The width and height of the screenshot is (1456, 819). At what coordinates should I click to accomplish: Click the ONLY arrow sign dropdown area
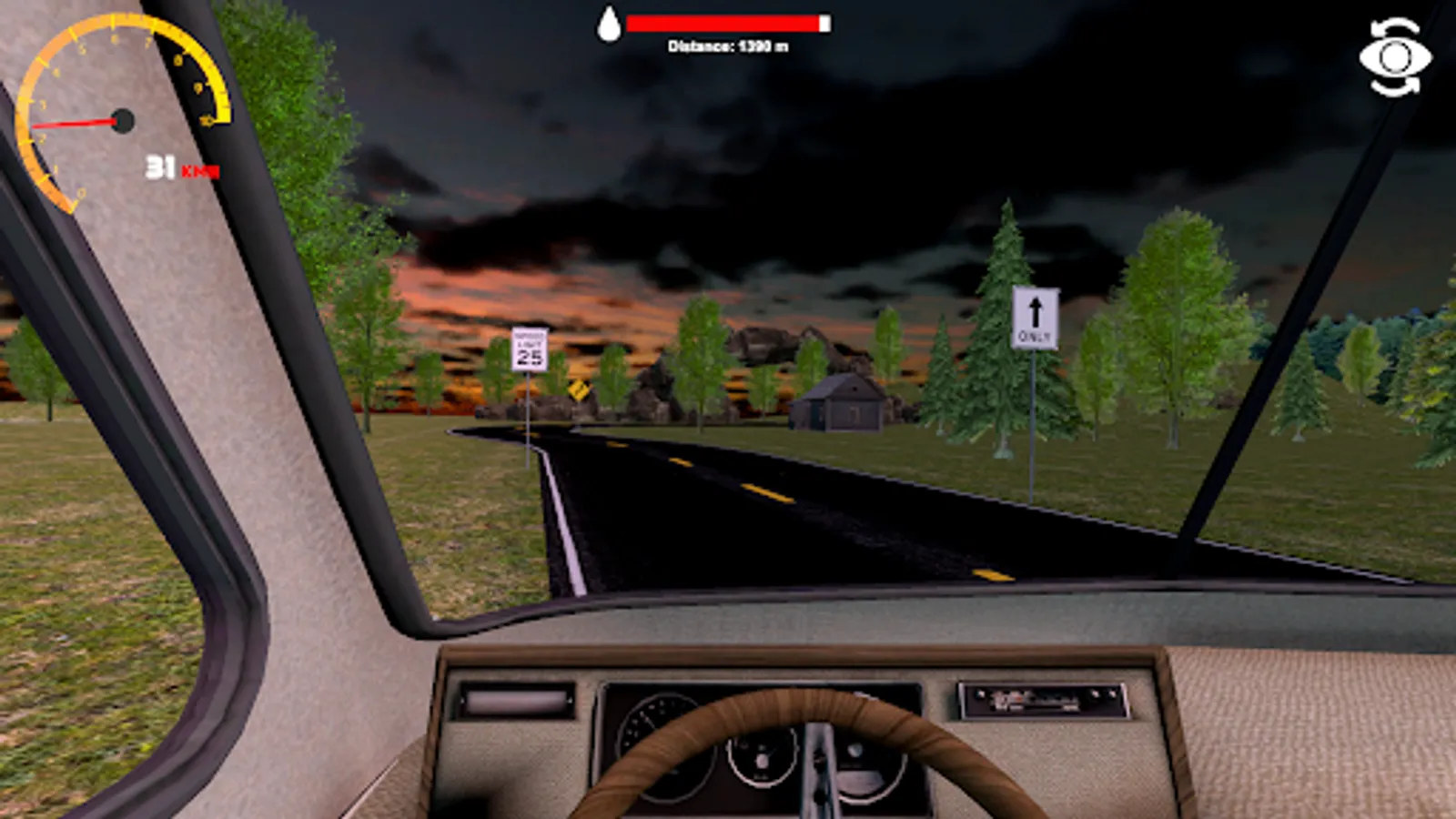coord(1036,317)
